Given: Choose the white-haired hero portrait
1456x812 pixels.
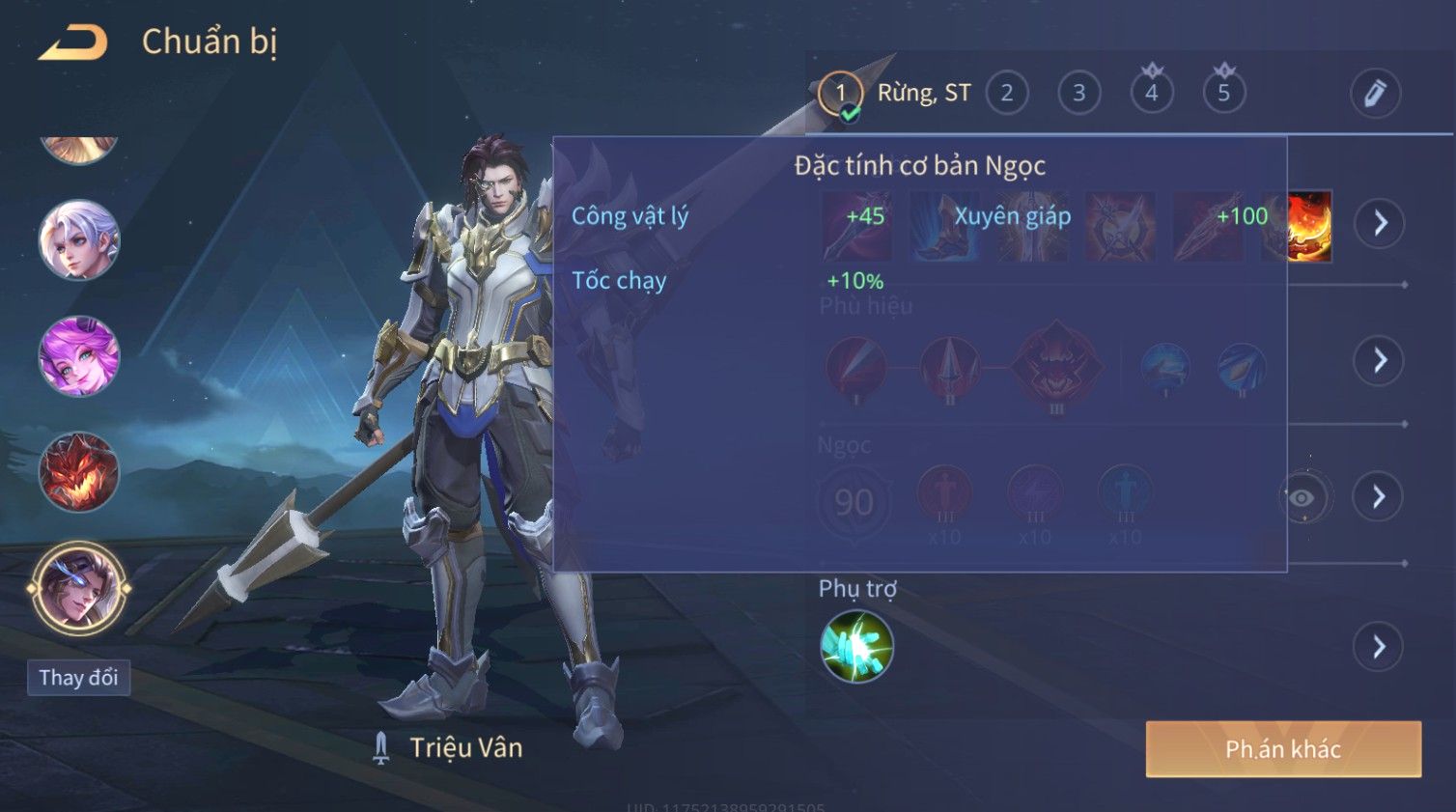Looking at the screenshot, I should pos(78,239).
